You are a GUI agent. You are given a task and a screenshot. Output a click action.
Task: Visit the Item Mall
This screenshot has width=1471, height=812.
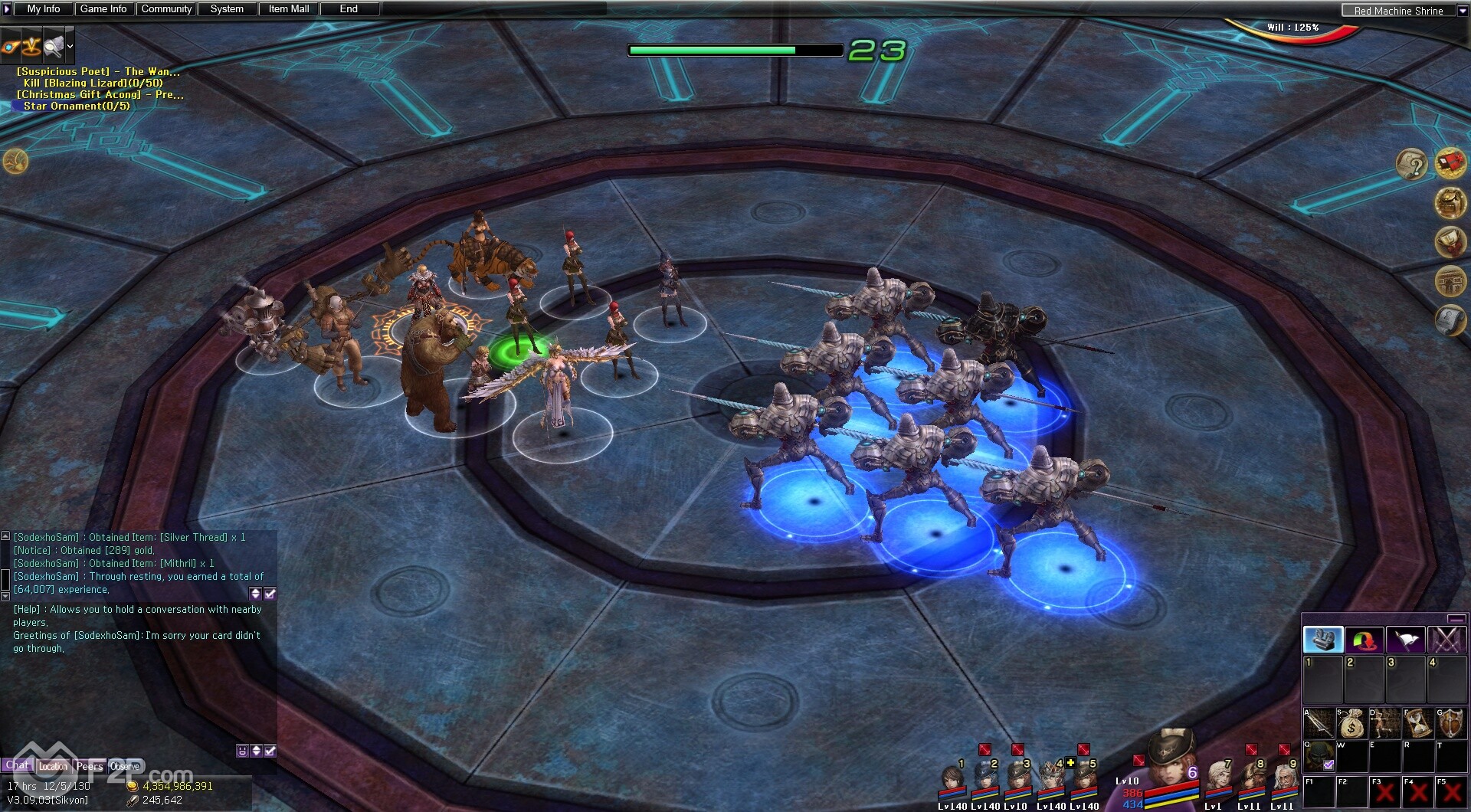click(x=289, y=9)
